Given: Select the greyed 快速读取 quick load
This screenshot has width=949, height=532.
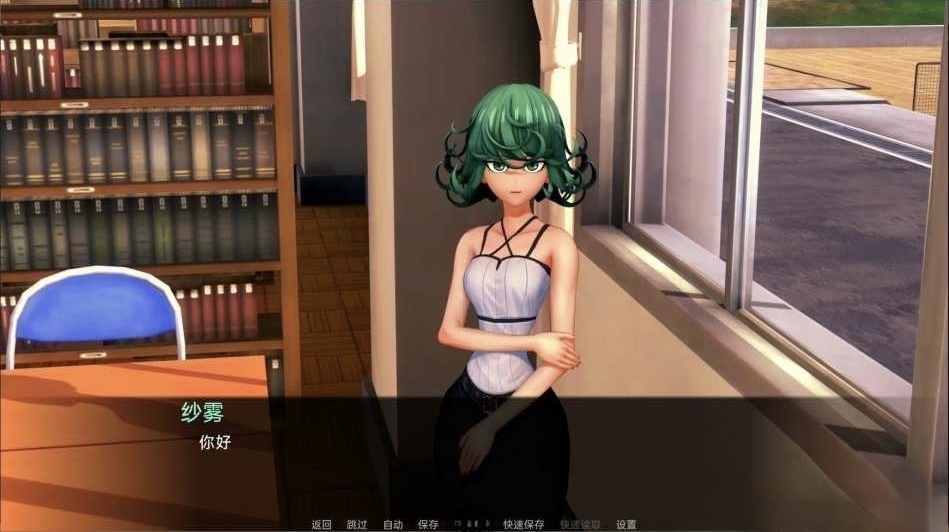Looking at the screenshot, I should tap(580, 524).
